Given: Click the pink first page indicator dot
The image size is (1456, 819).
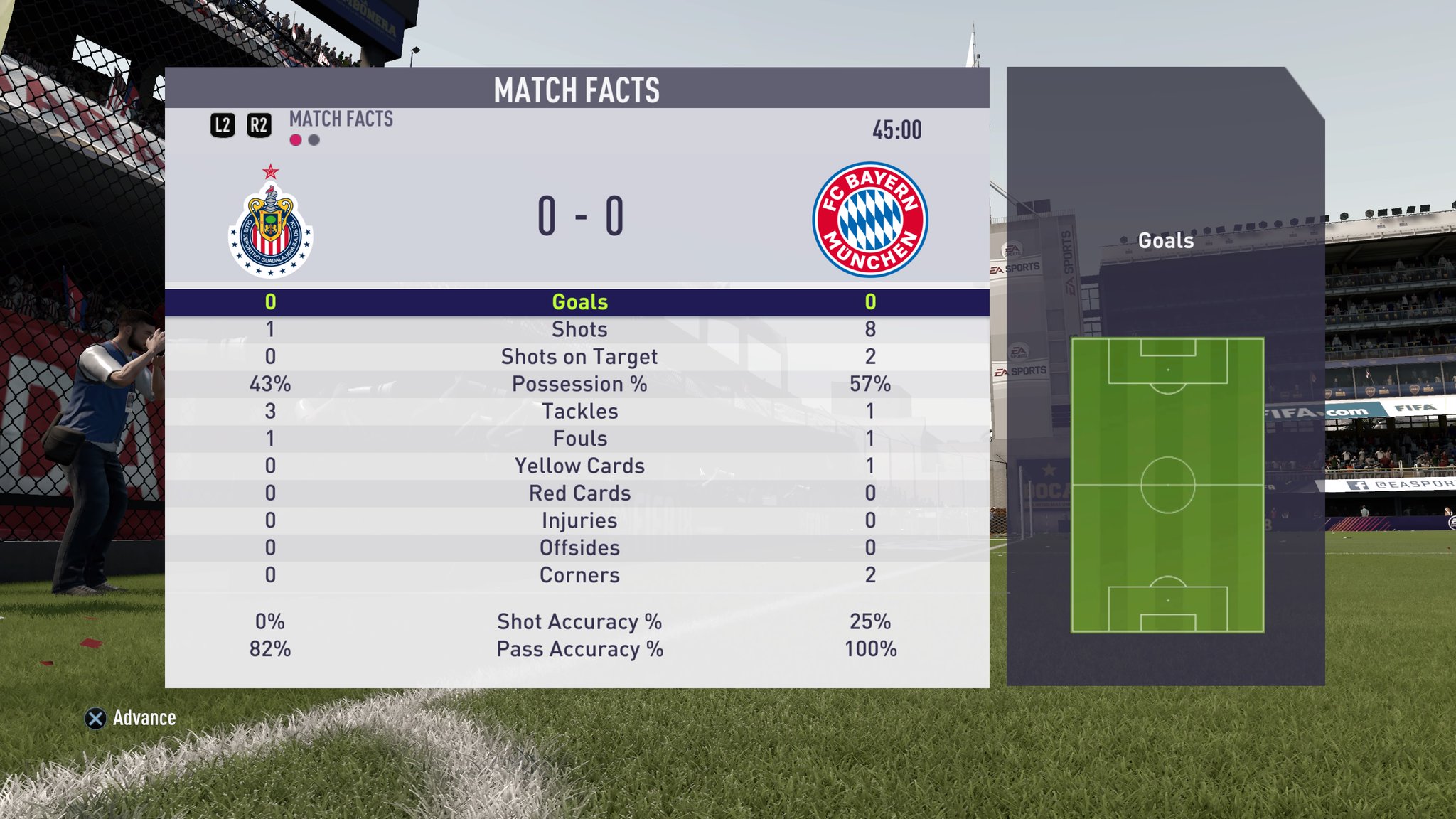Looking at the screenshot, I should click(296, 140).
